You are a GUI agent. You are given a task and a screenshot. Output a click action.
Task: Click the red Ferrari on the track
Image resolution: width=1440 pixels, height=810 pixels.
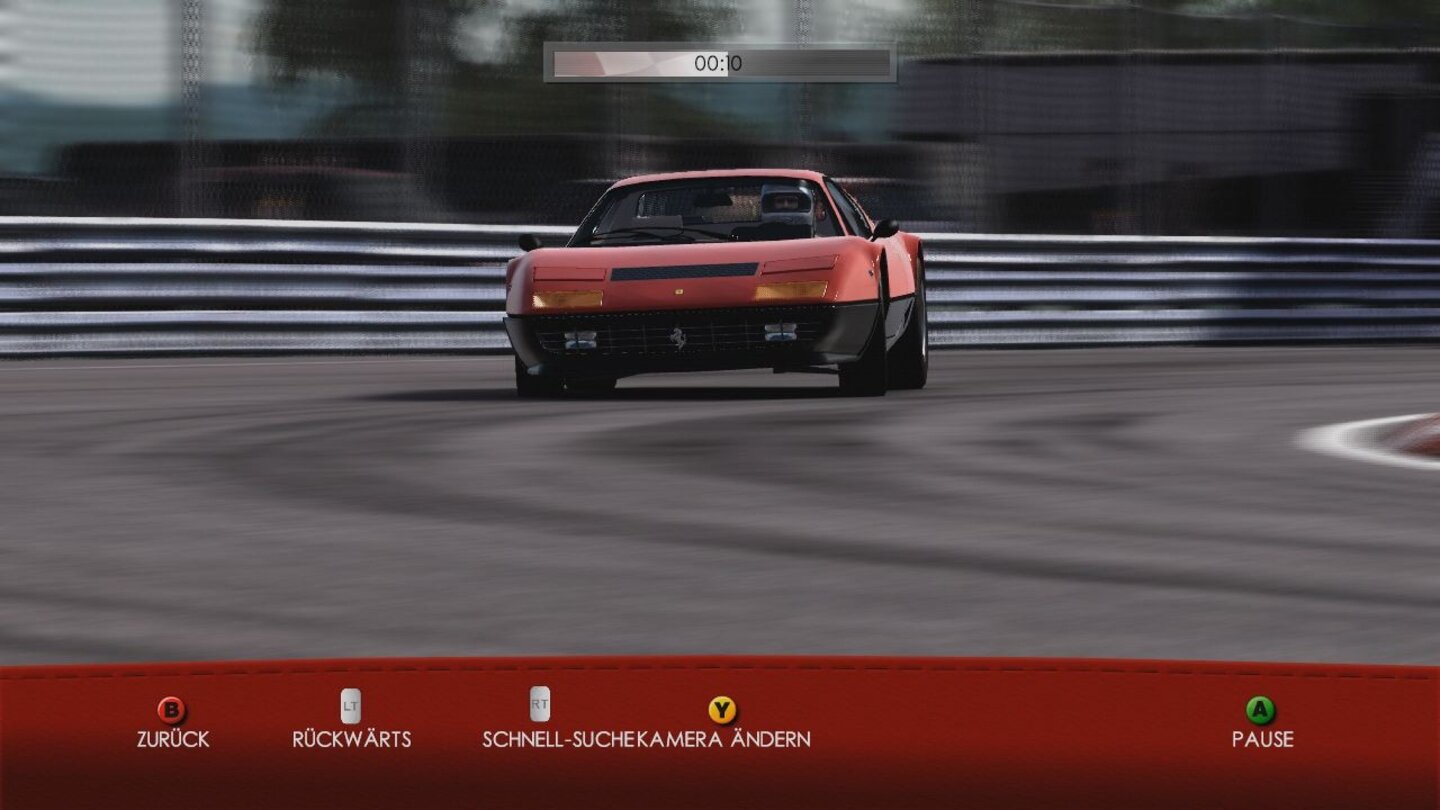[x=700, y=300]
